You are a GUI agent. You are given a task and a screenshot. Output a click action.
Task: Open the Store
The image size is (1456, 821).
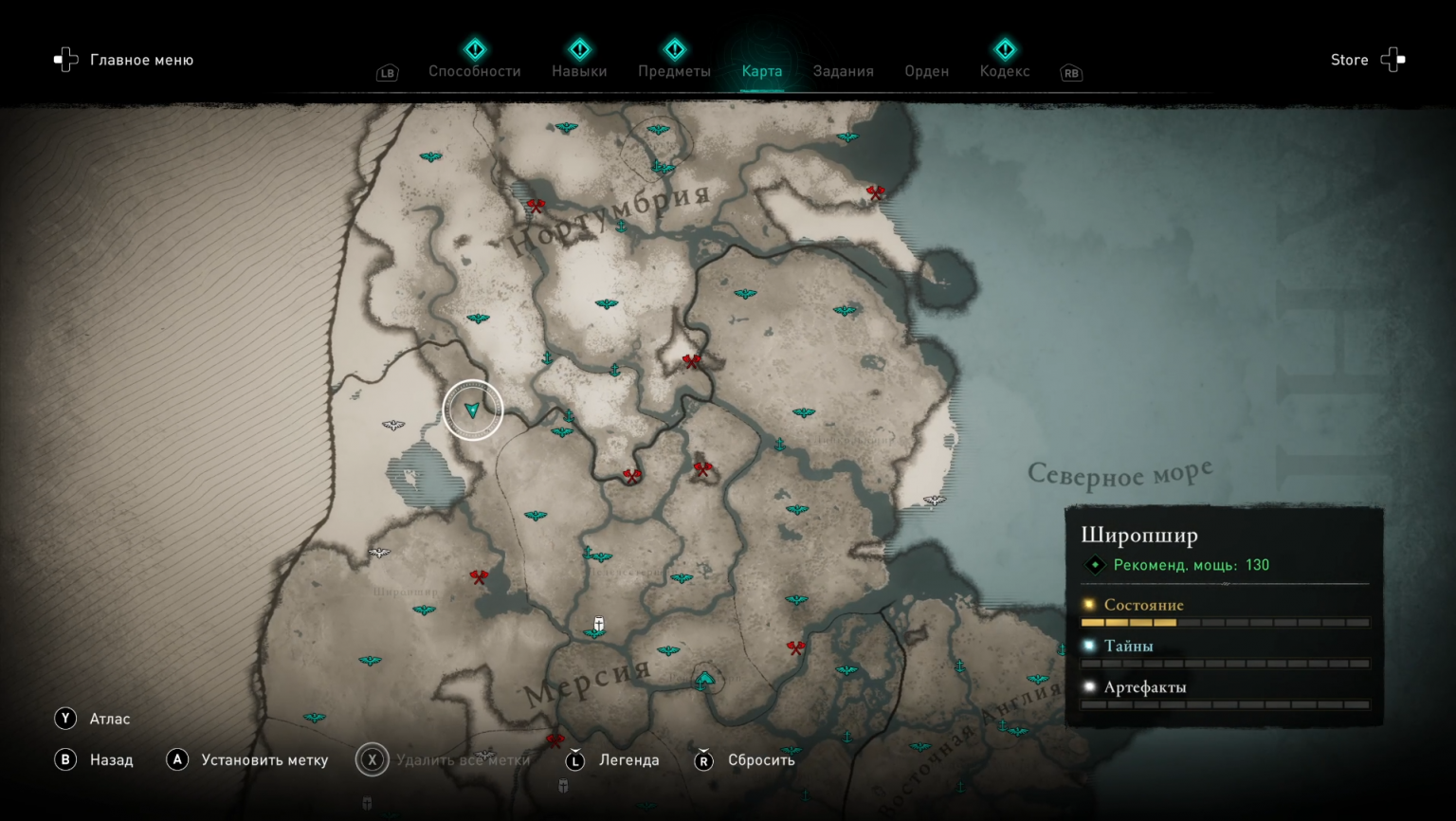pyautogui.click(x=1349, y=60)
